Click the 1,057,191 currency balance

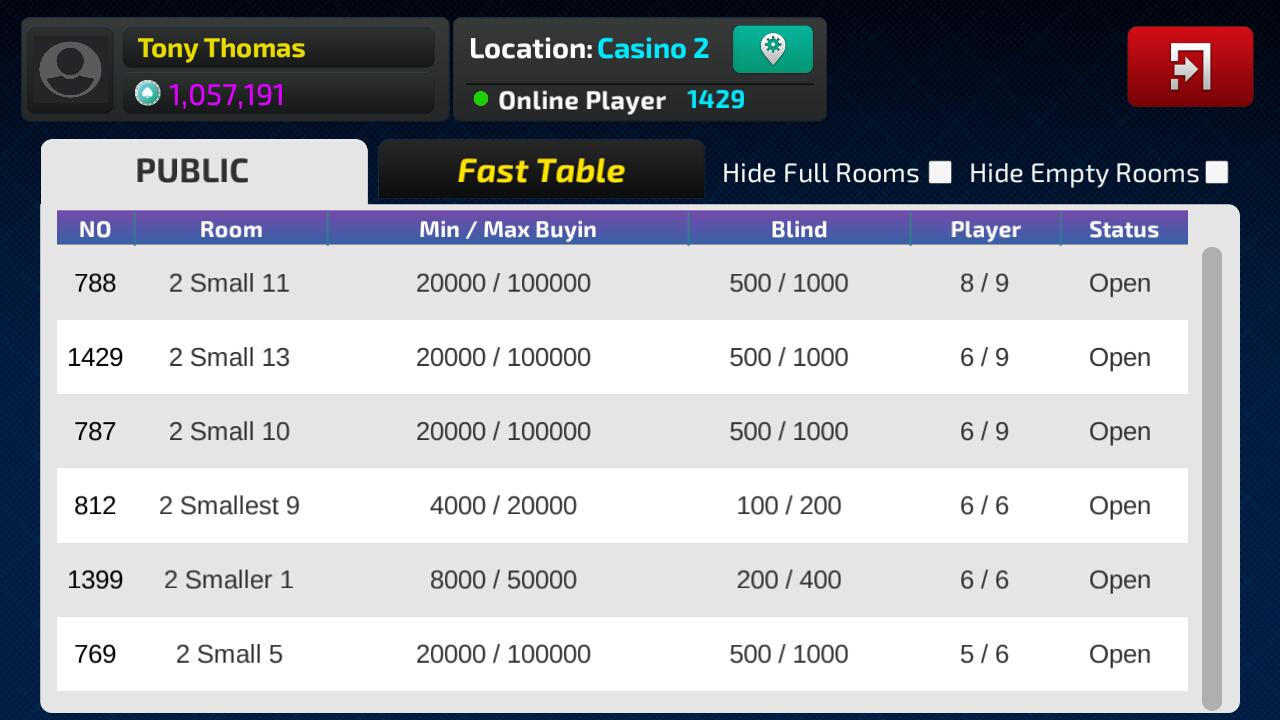(227, 93)
